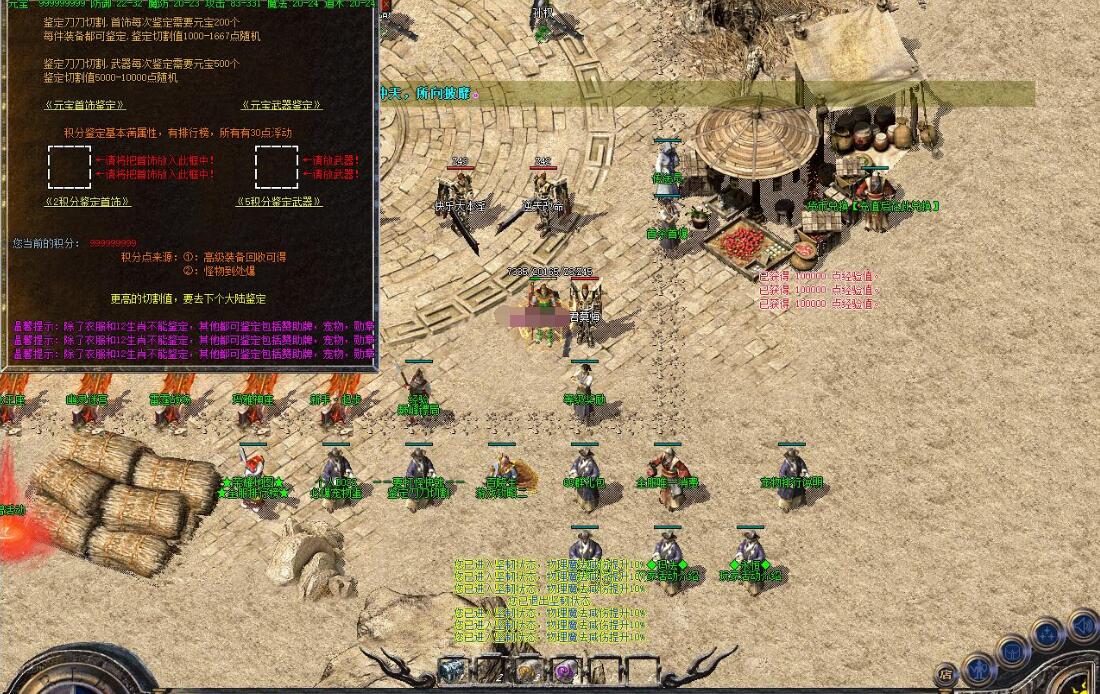
Task: Open the shop with the 店 button
Action: 945,674
